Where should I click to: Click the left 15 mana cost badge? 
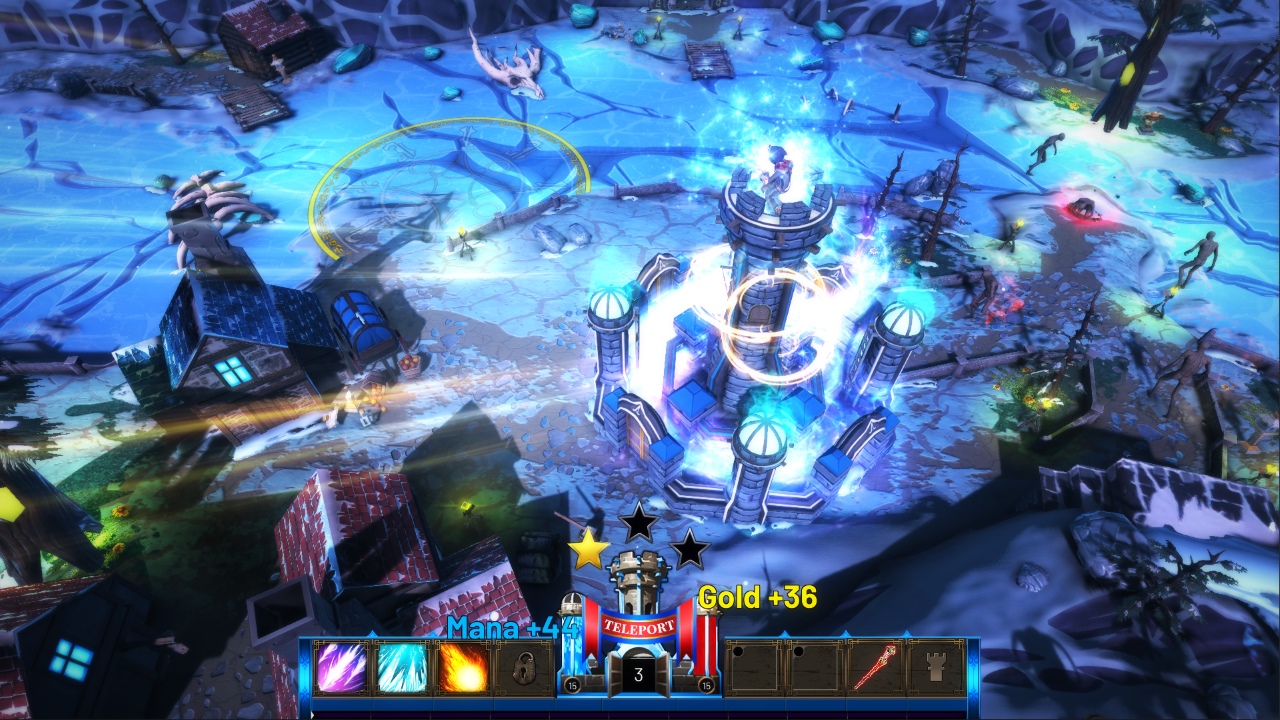point(571,684)
